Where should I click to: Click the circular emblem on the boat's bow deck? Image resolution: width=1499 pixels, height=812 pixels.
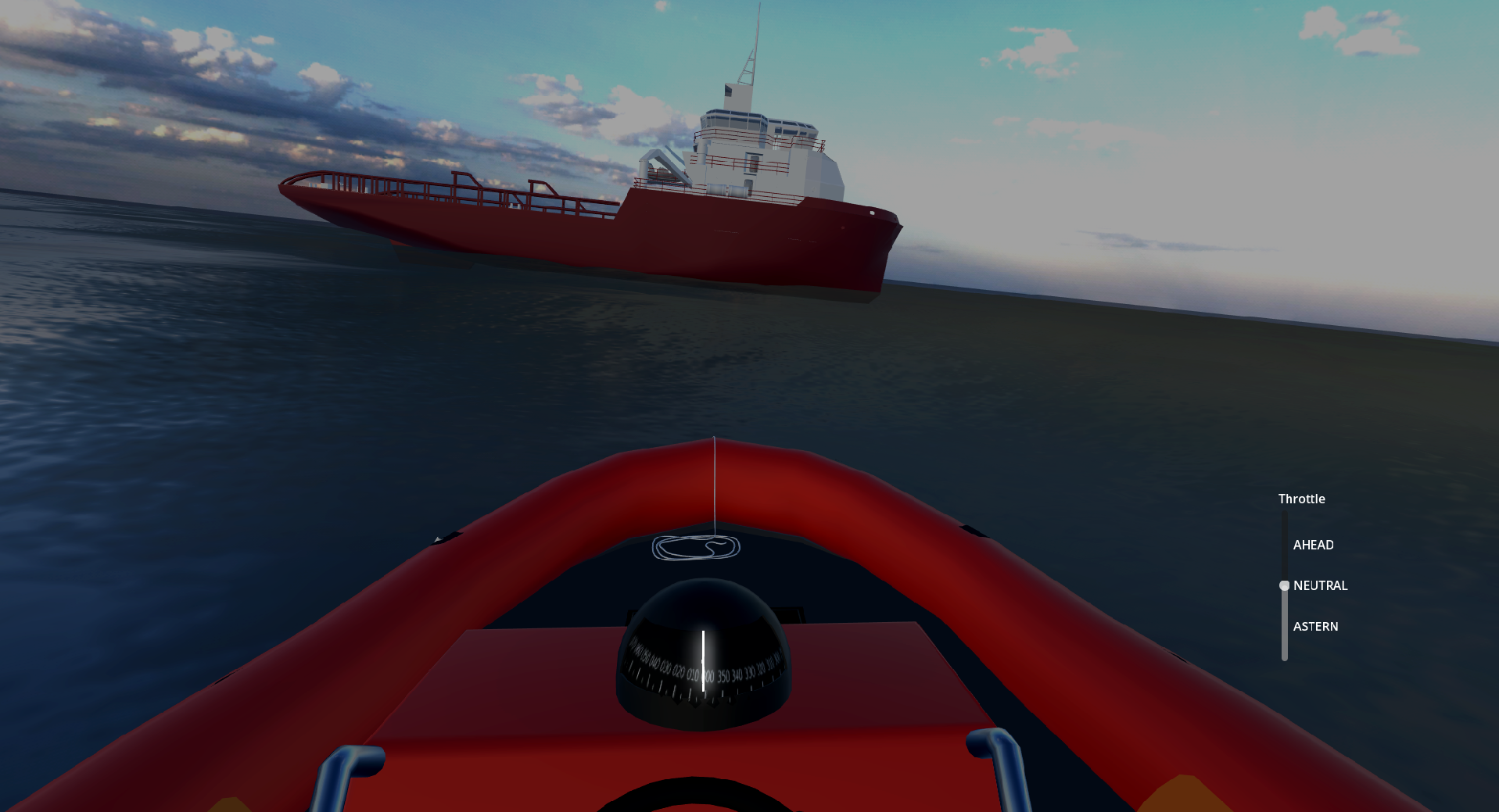696,549
